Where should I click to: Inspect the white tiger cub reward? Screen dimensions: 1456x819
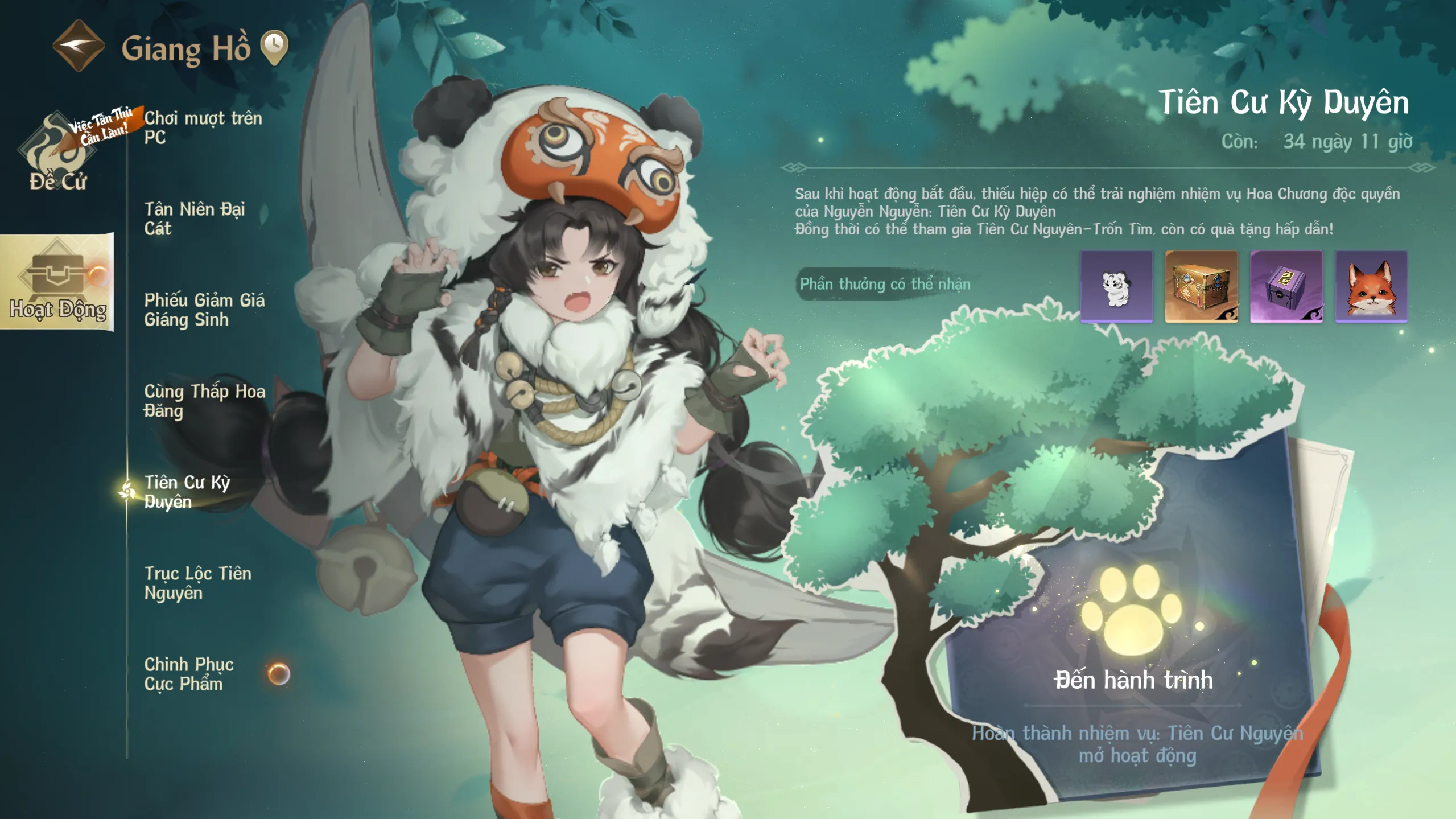1116,287
